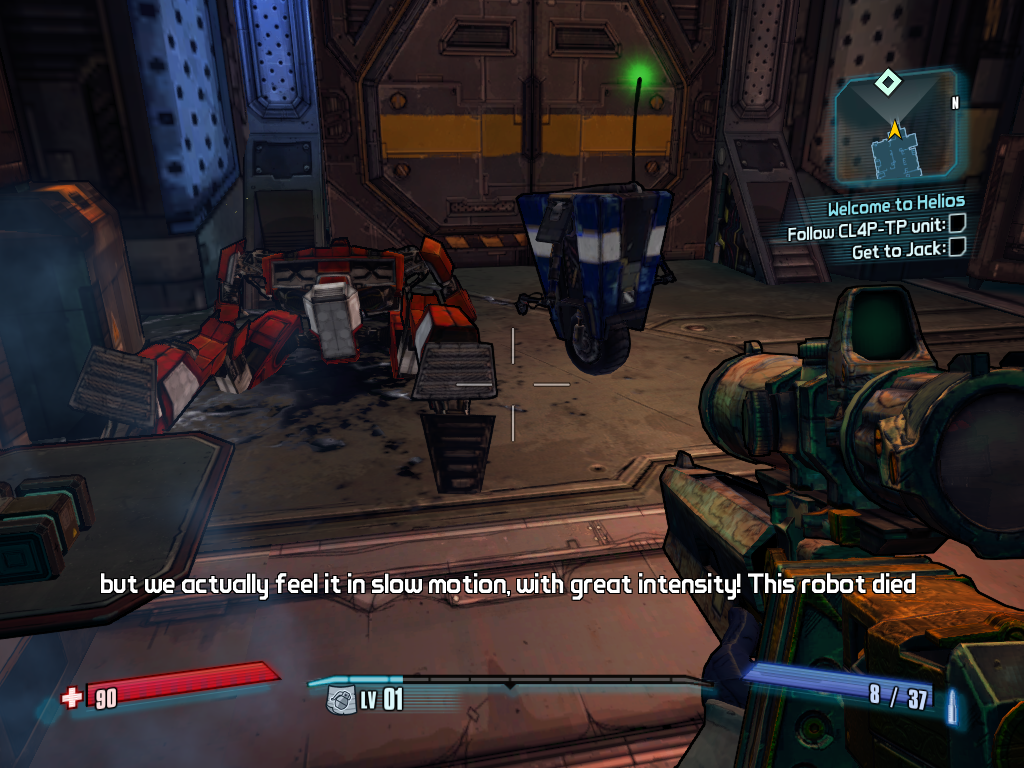Image resolution: width=1024 pixels, height=768 pixels.
Task: Tick the Get to Jack objective checkbox
Action: [x=957, y=248]
